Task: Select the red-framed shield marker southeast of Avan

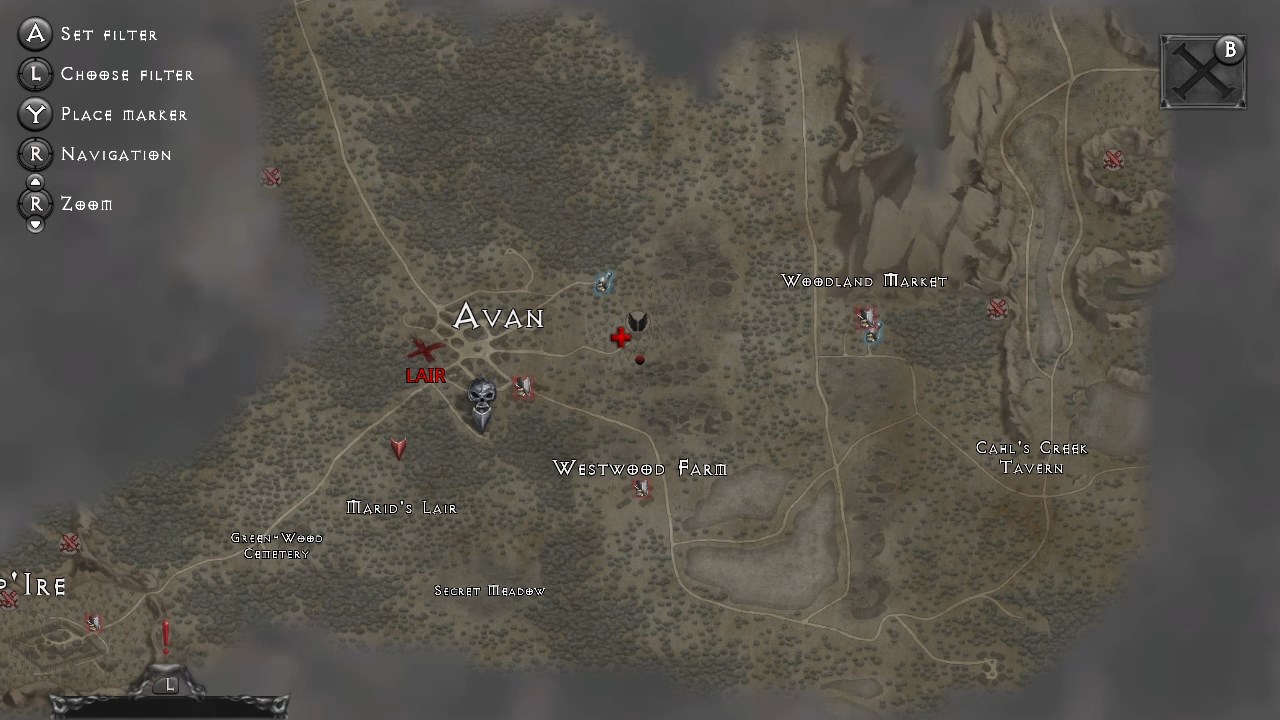Action: (523, 387)
